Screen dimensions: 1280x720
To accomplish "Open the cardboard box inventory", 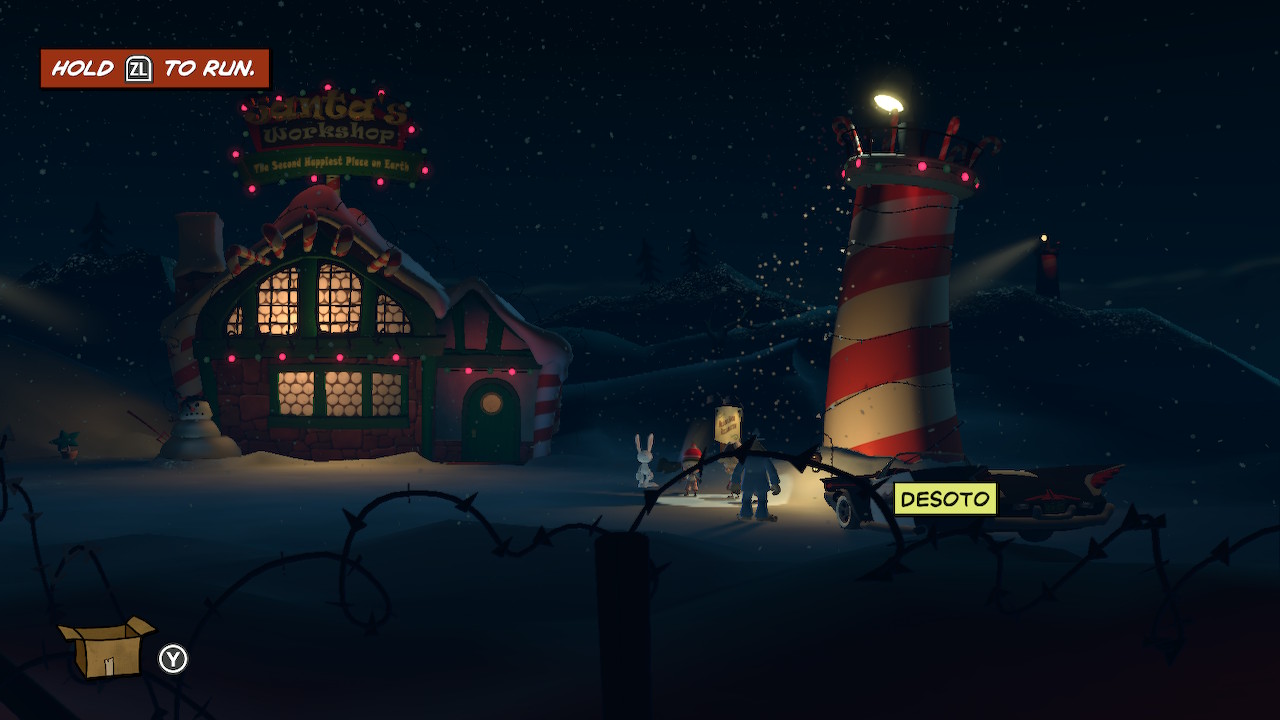I will [x=105, y=649].
